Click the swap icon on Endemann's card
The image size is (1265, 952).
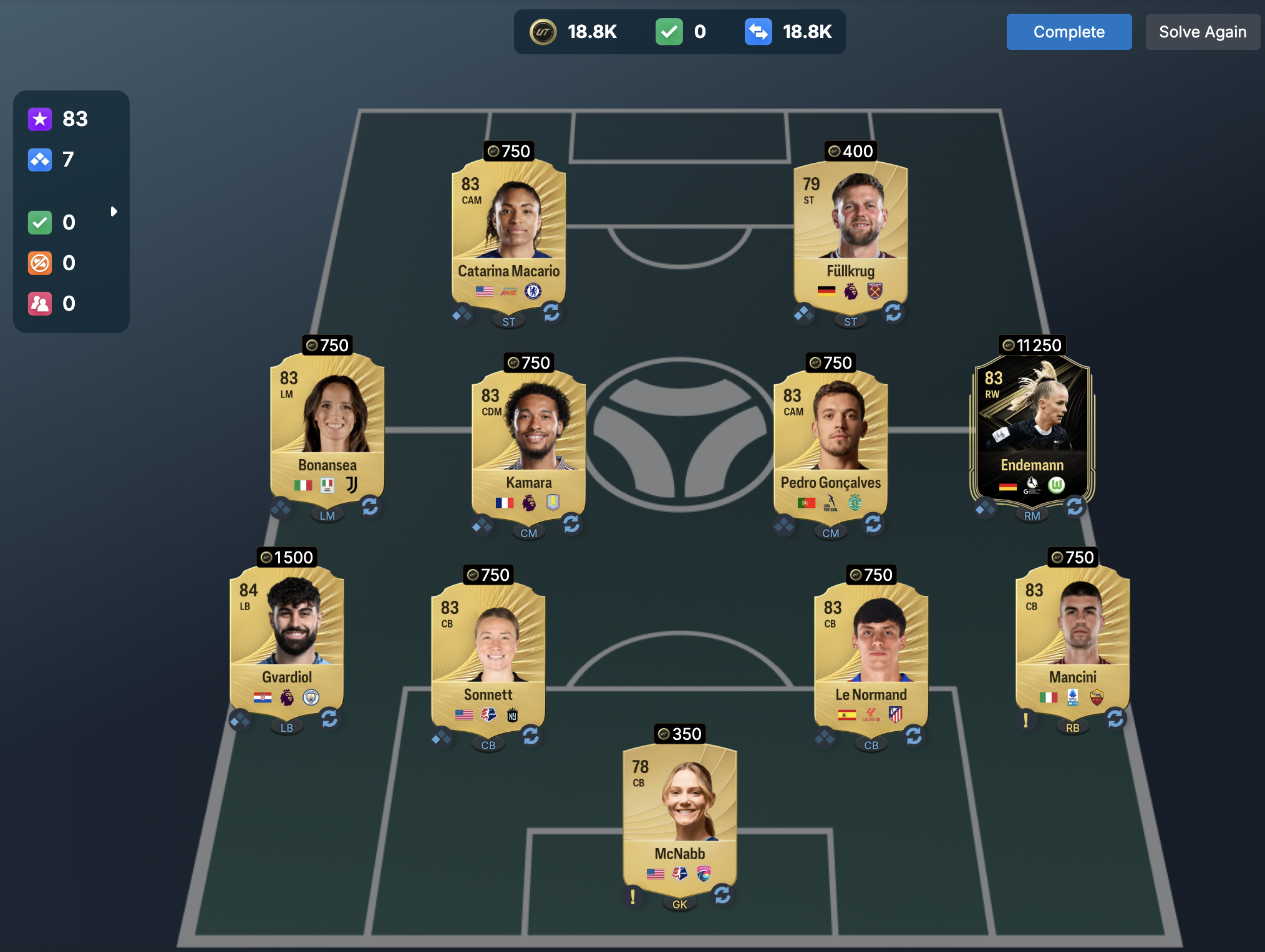pyautogui.click(x=1075, y=506)
